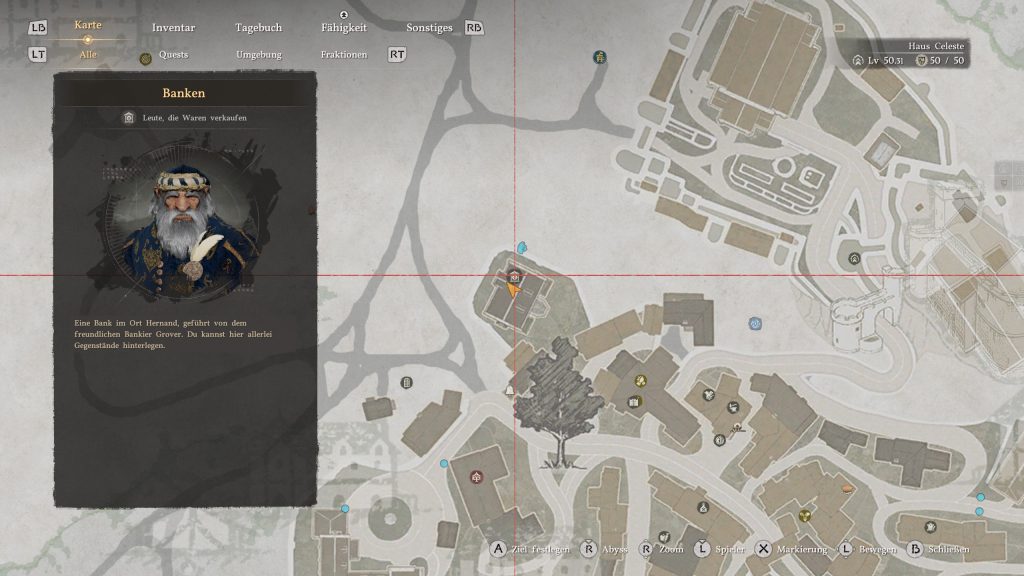Show the Umgebung map filter
Image resolution: width=1024 pixels, height=576 pixels.
pyautogui.click(x=258, y=55)
